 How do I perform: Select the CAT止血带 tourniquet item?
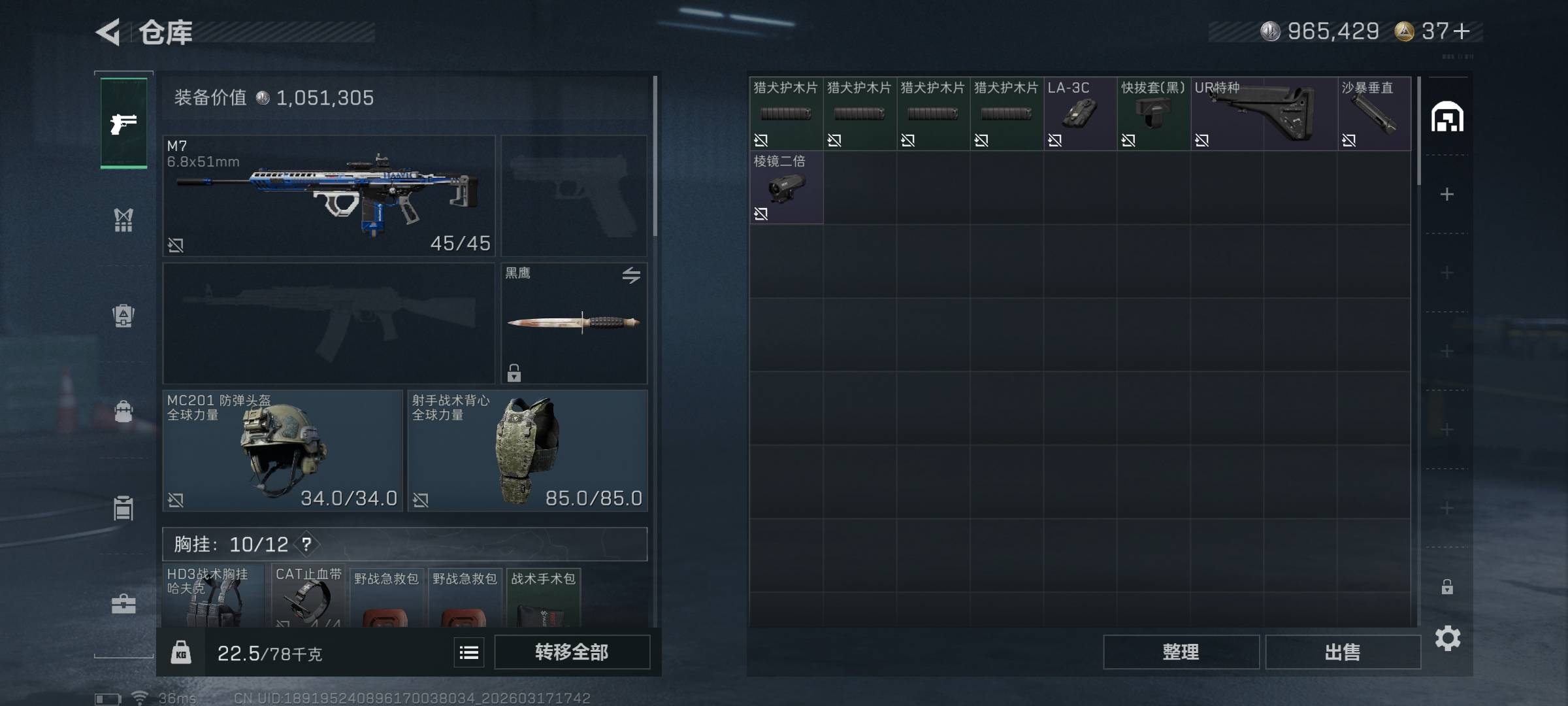coord(308,596)
